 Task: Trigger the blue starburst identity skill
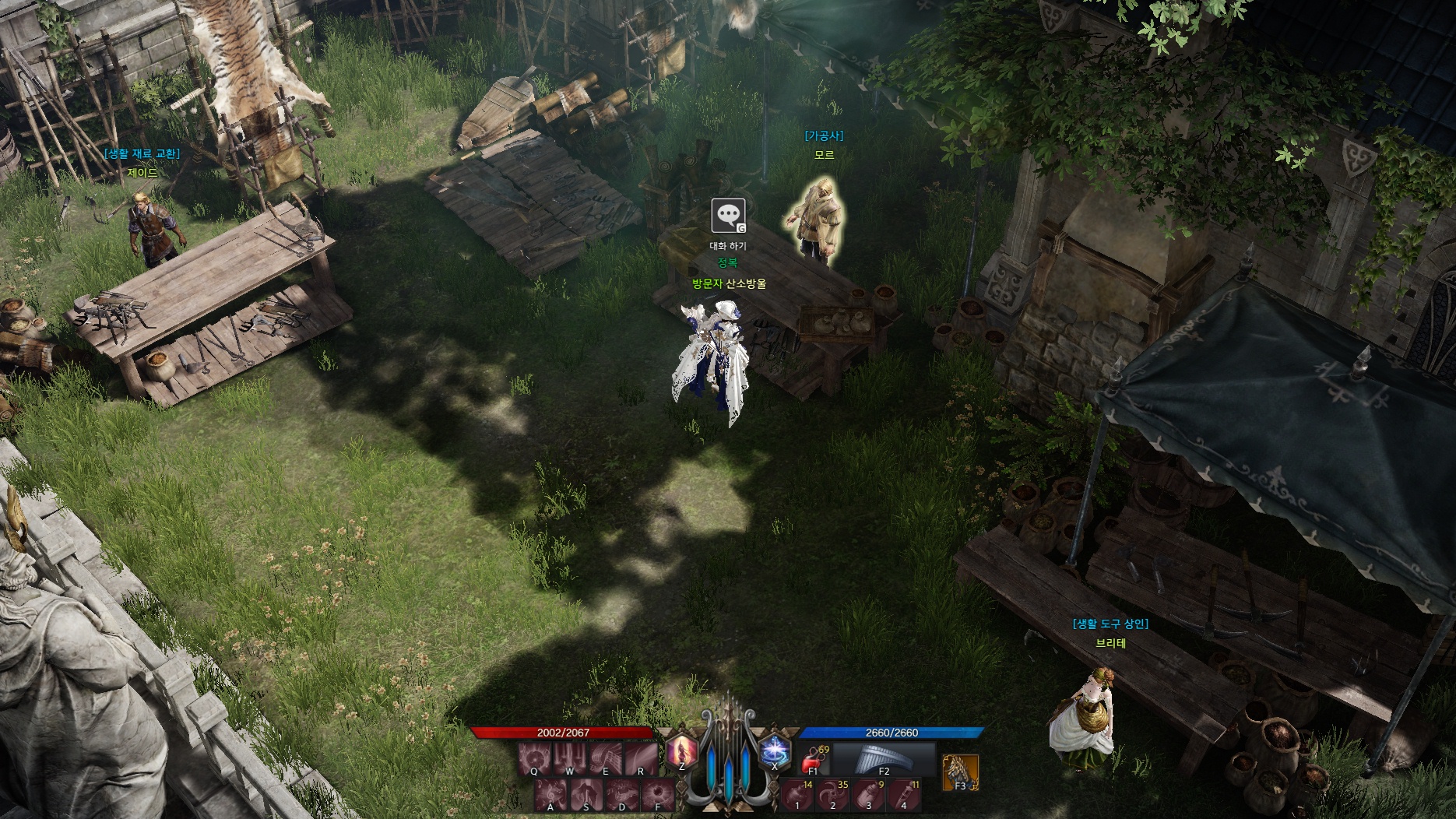(x=774, y=751)
